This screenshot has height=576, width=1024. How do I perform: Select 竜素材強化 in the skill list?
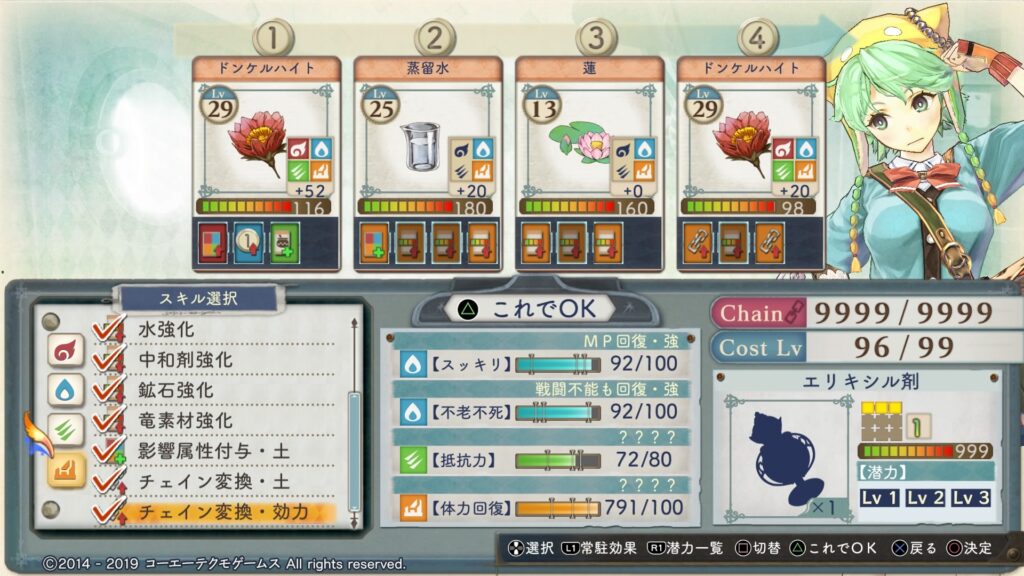tap(184, 420)
